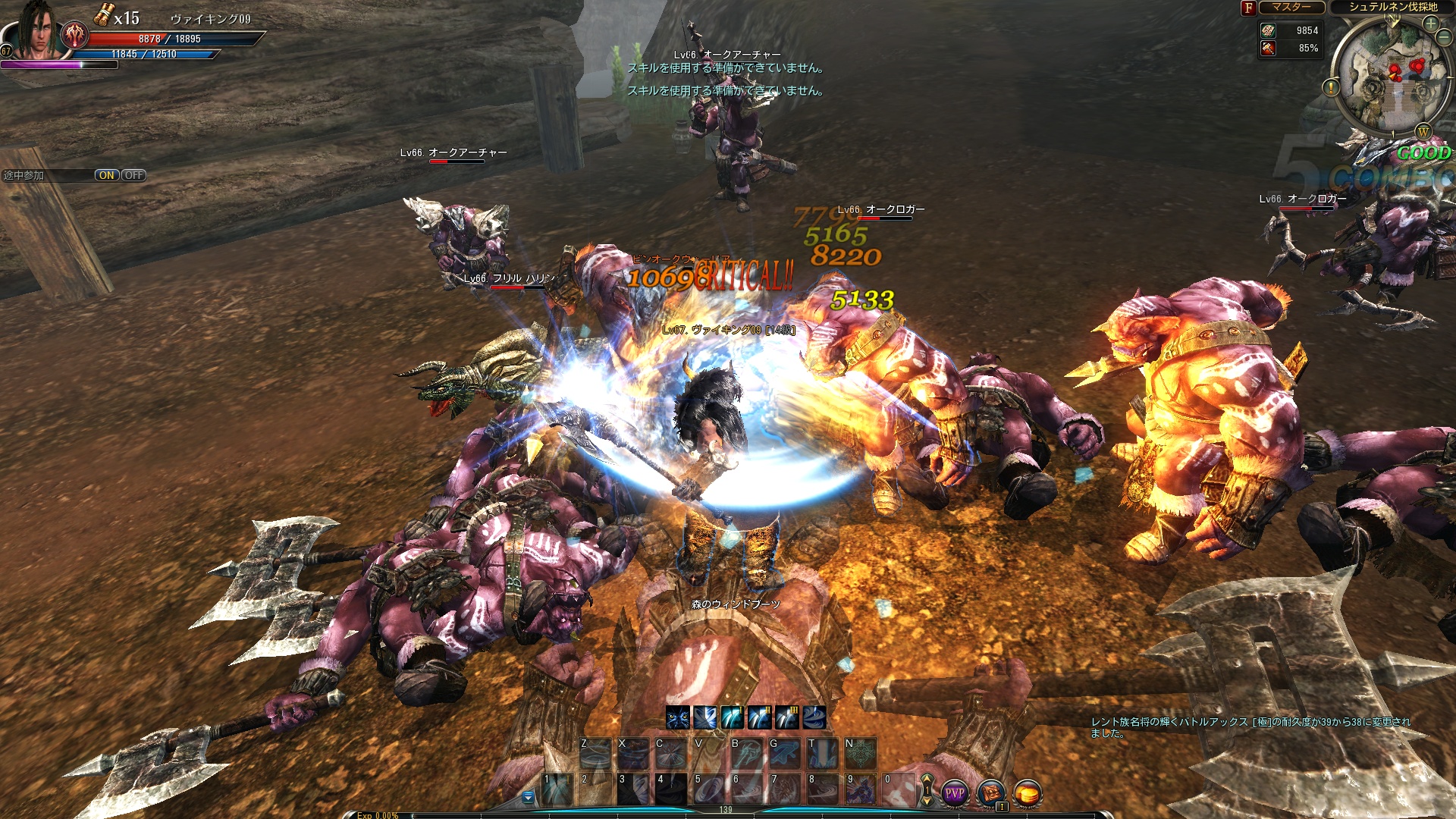
Task: Select the red F button at top
Action: tap(1248, 8)
